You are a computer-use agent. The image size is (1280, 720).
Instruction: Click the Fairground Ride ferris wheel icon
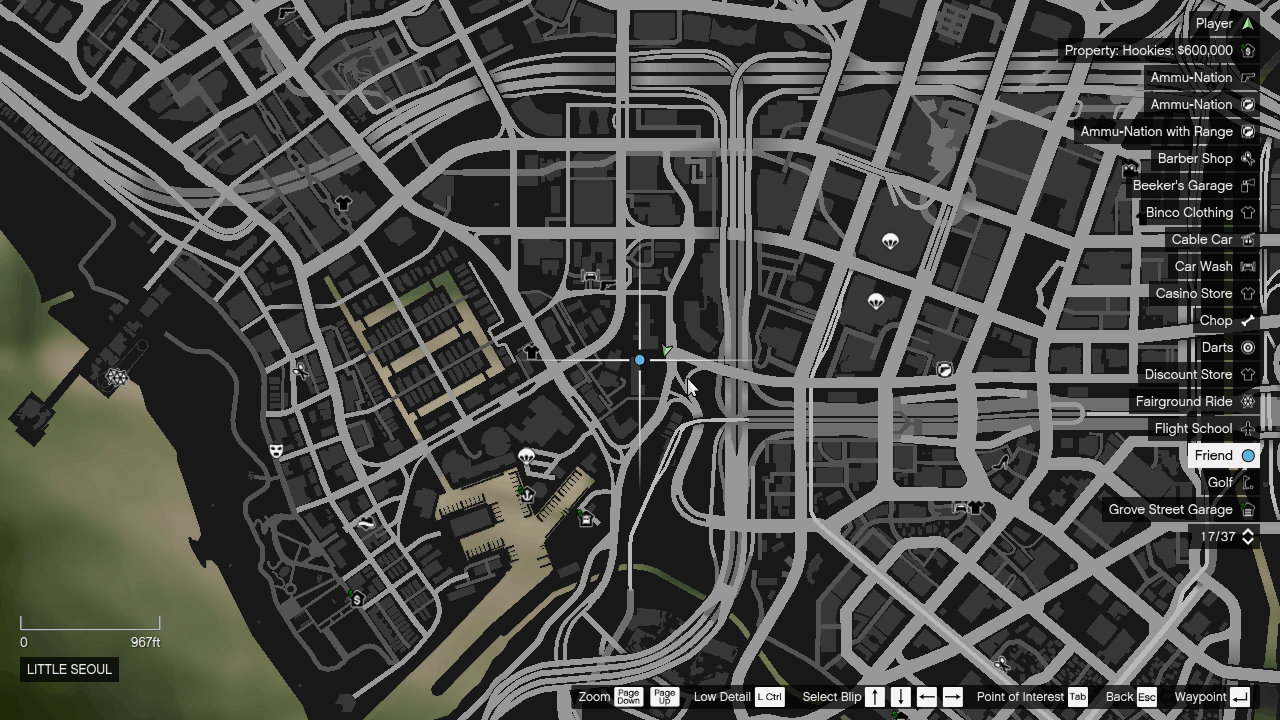pyautogui.click(x=1246, y=401)
